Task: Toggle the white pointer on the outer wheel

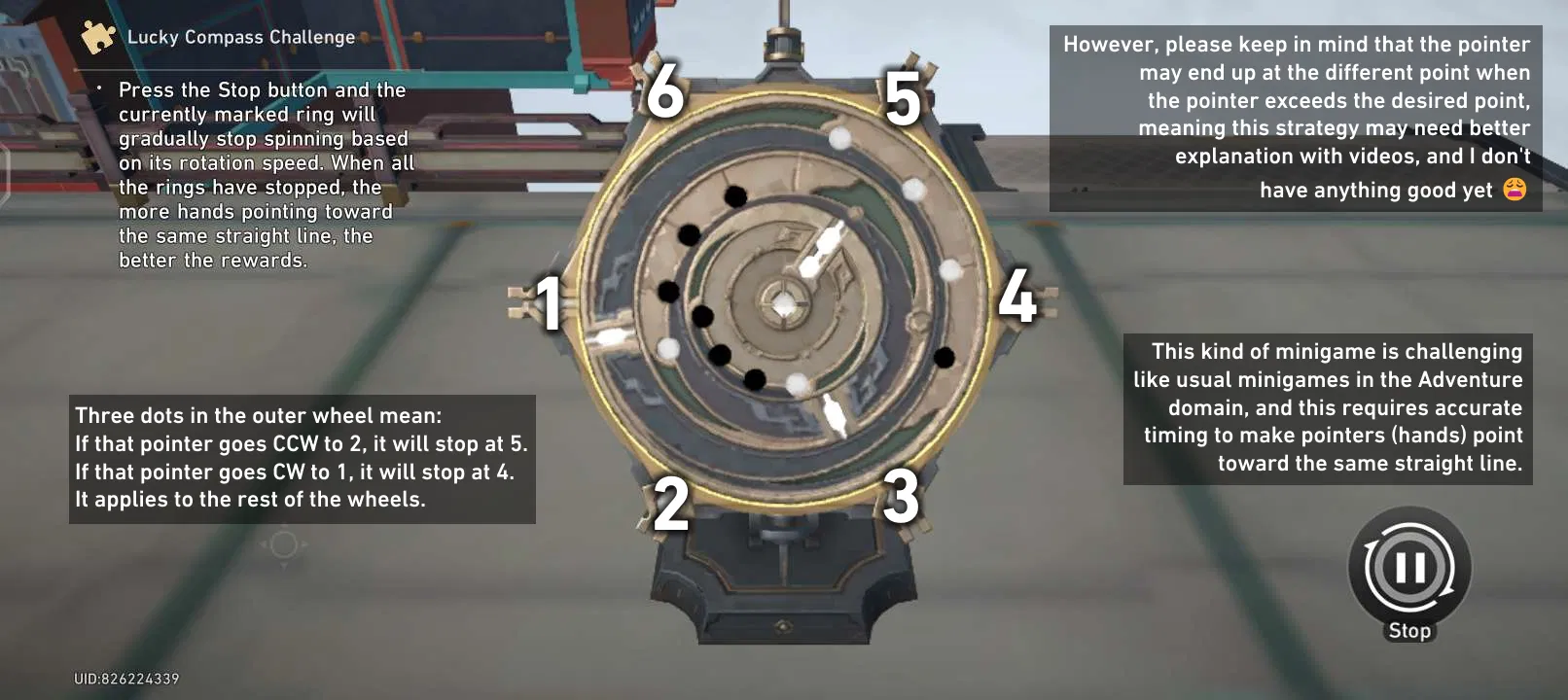Action: click(610, 338)
